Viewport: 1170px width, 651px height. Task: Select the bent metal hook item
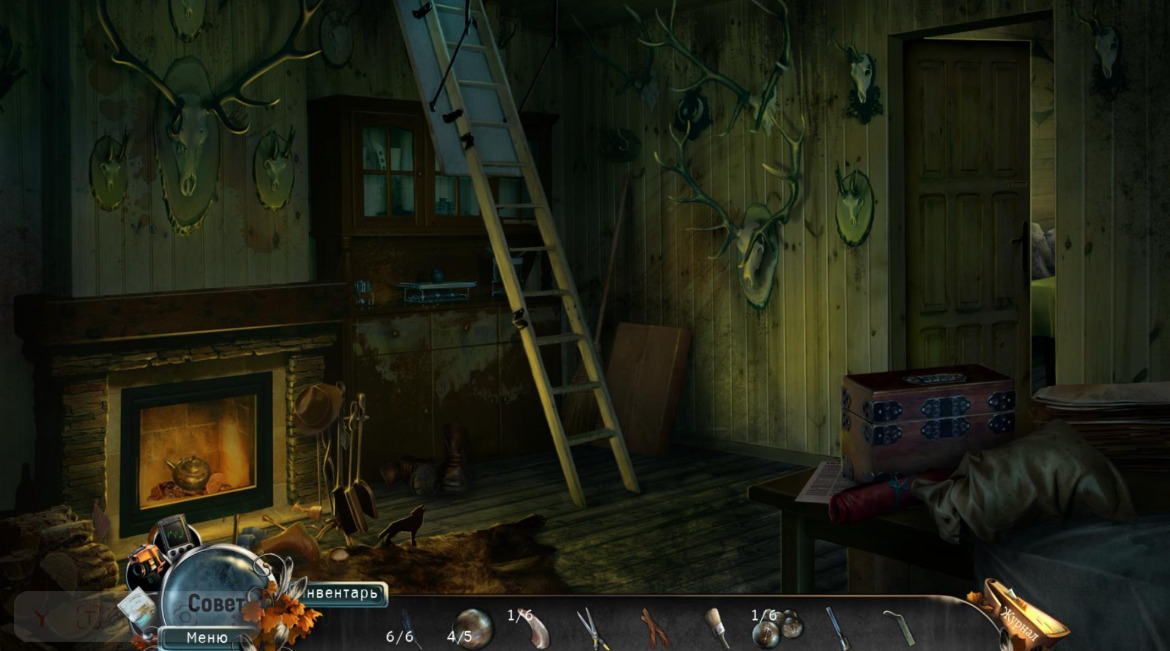click(899, 627)
